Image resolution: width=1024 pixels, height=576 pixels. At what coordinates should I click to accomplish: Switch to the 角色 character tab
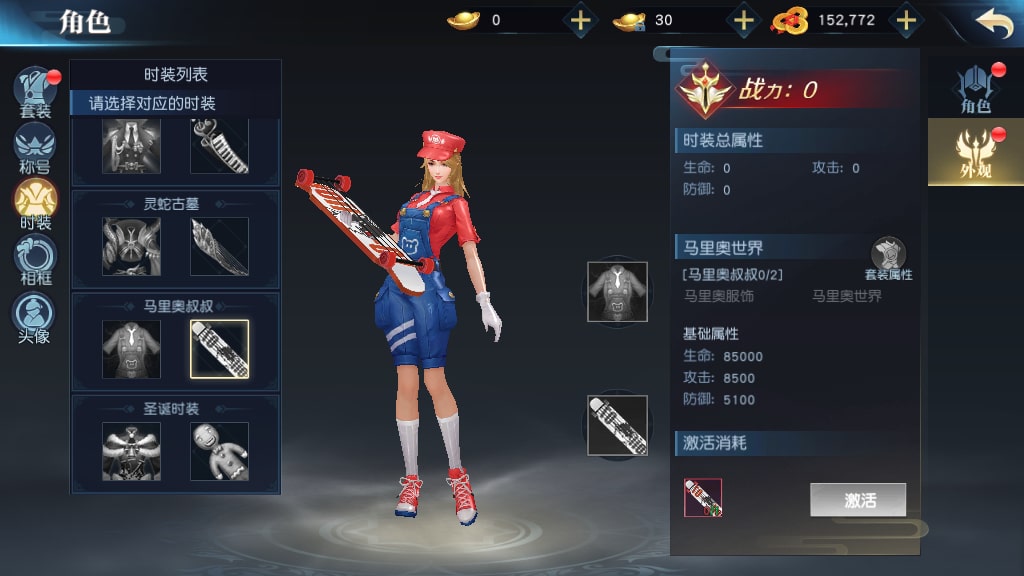tap(974, 88)
